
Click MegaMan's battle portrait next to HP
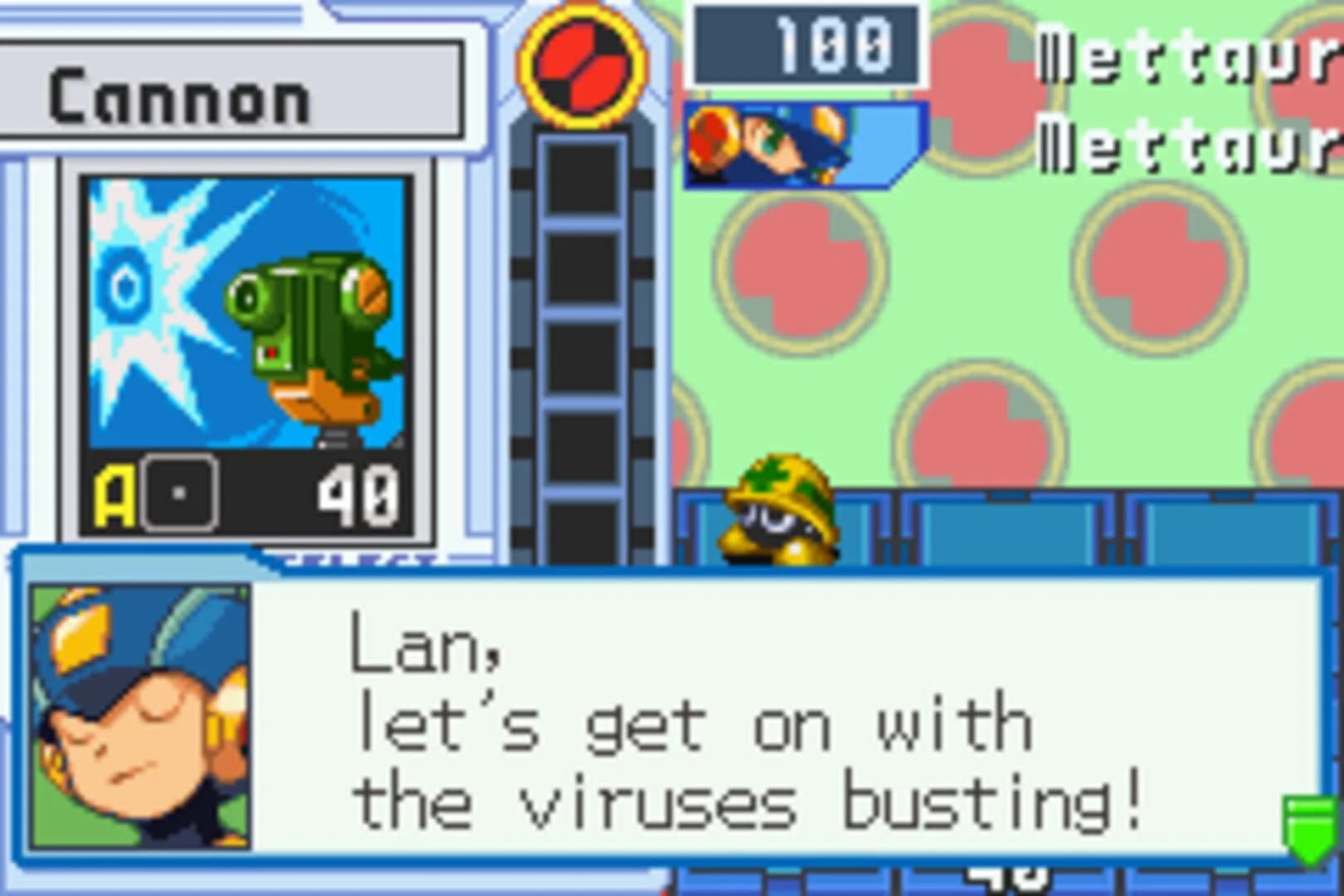coord(796,141)
